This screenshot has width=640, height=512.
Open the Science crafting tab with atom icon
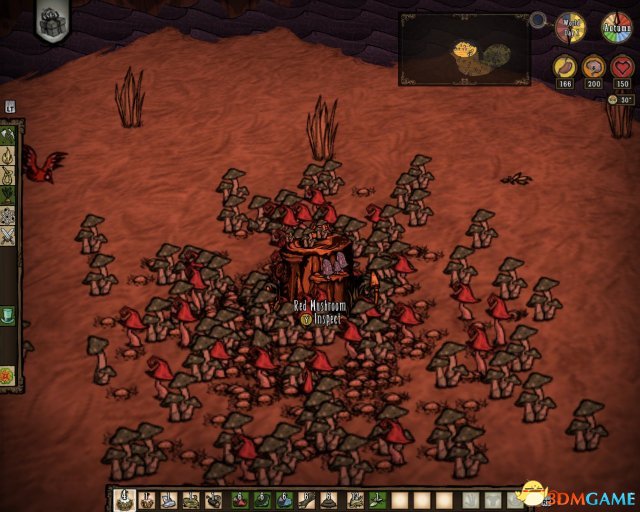9,215
